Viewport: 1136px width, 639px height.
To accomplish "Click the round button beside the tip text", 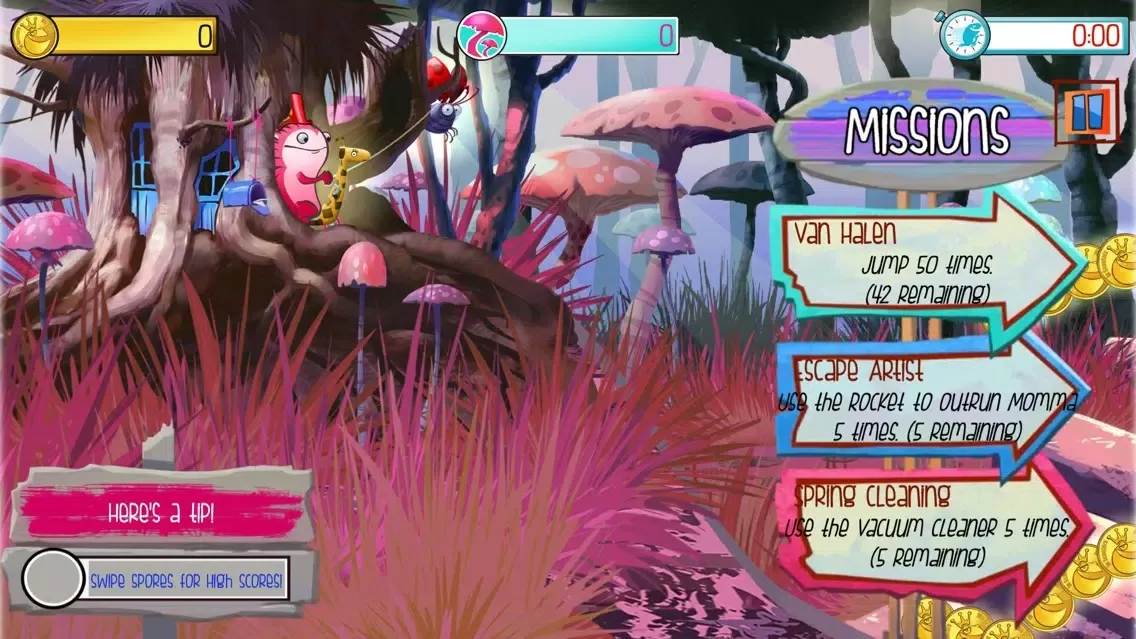I will pos(53,579).
